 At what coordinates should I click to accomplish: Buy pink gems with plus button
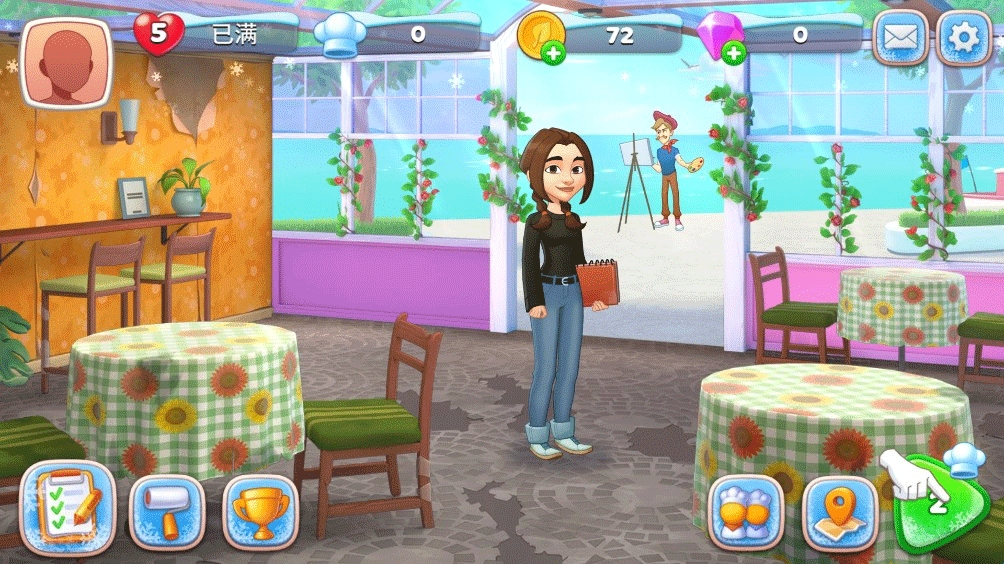pos(734,54)
